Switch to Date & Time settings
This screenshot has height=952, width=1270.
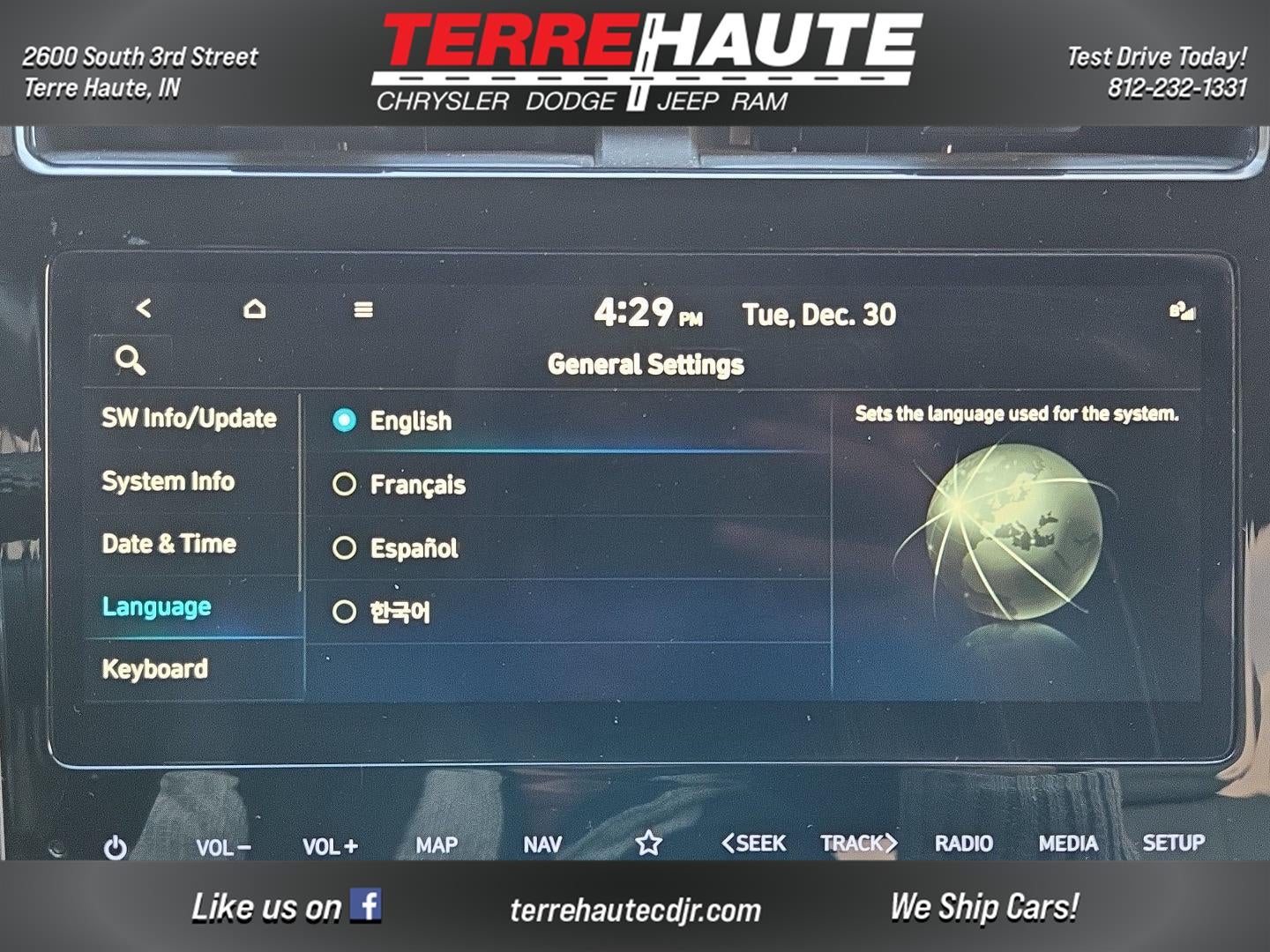169,544
